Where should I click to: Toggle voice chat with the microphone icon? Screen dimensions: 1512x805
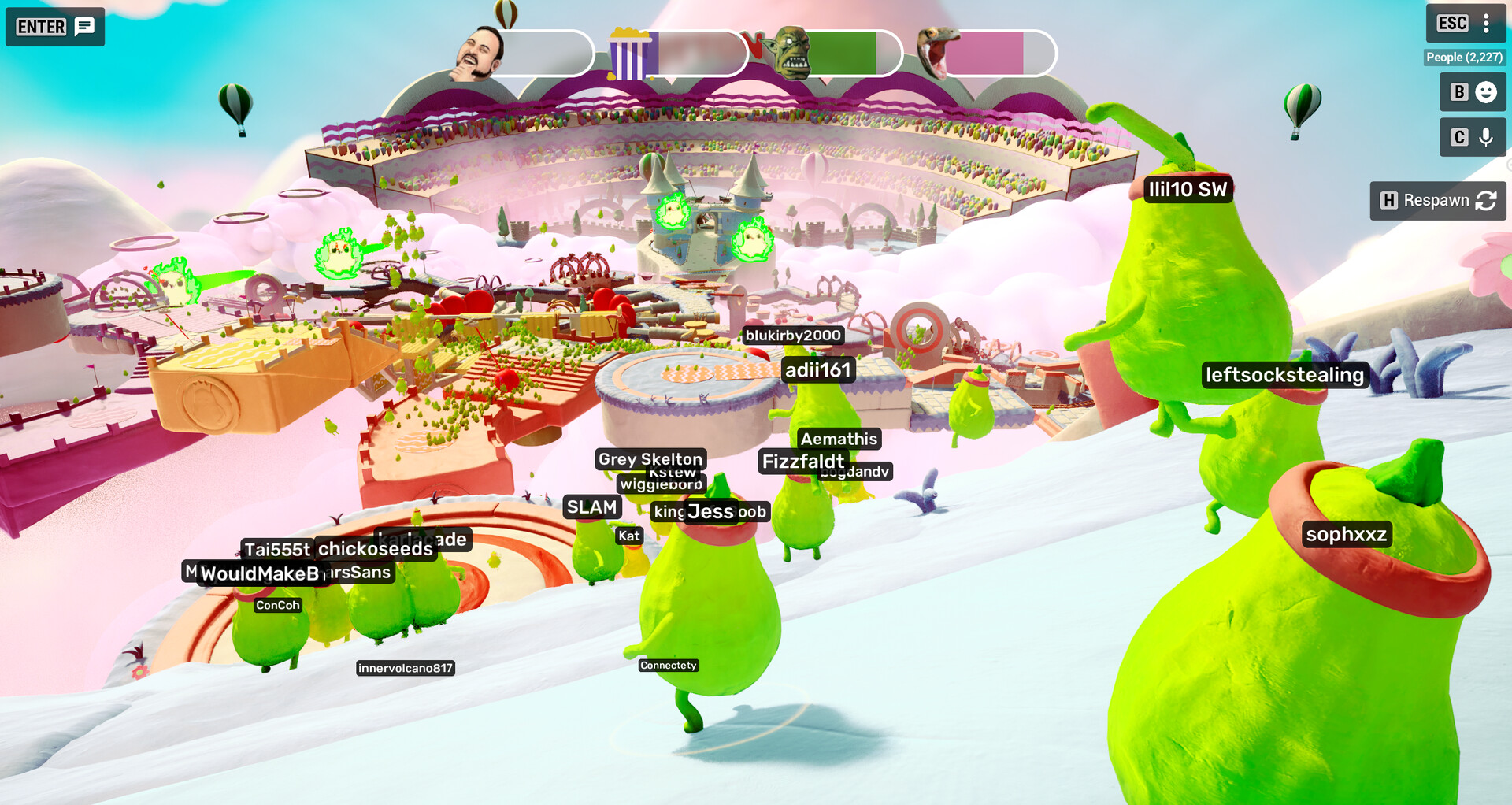[x=1485, y=136]
